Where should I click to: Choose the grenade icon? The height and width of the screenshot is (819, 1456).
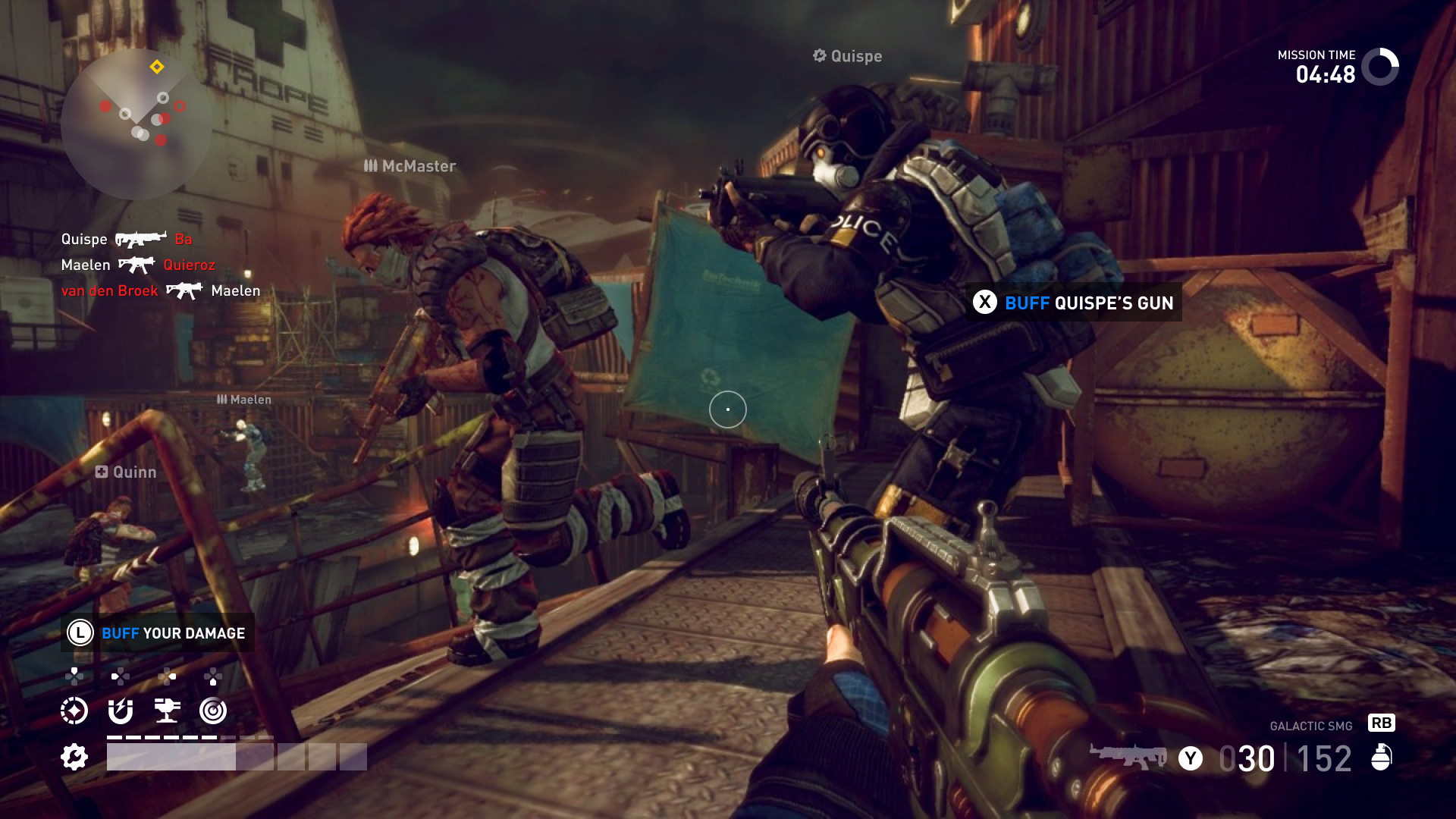point(1382,757)
